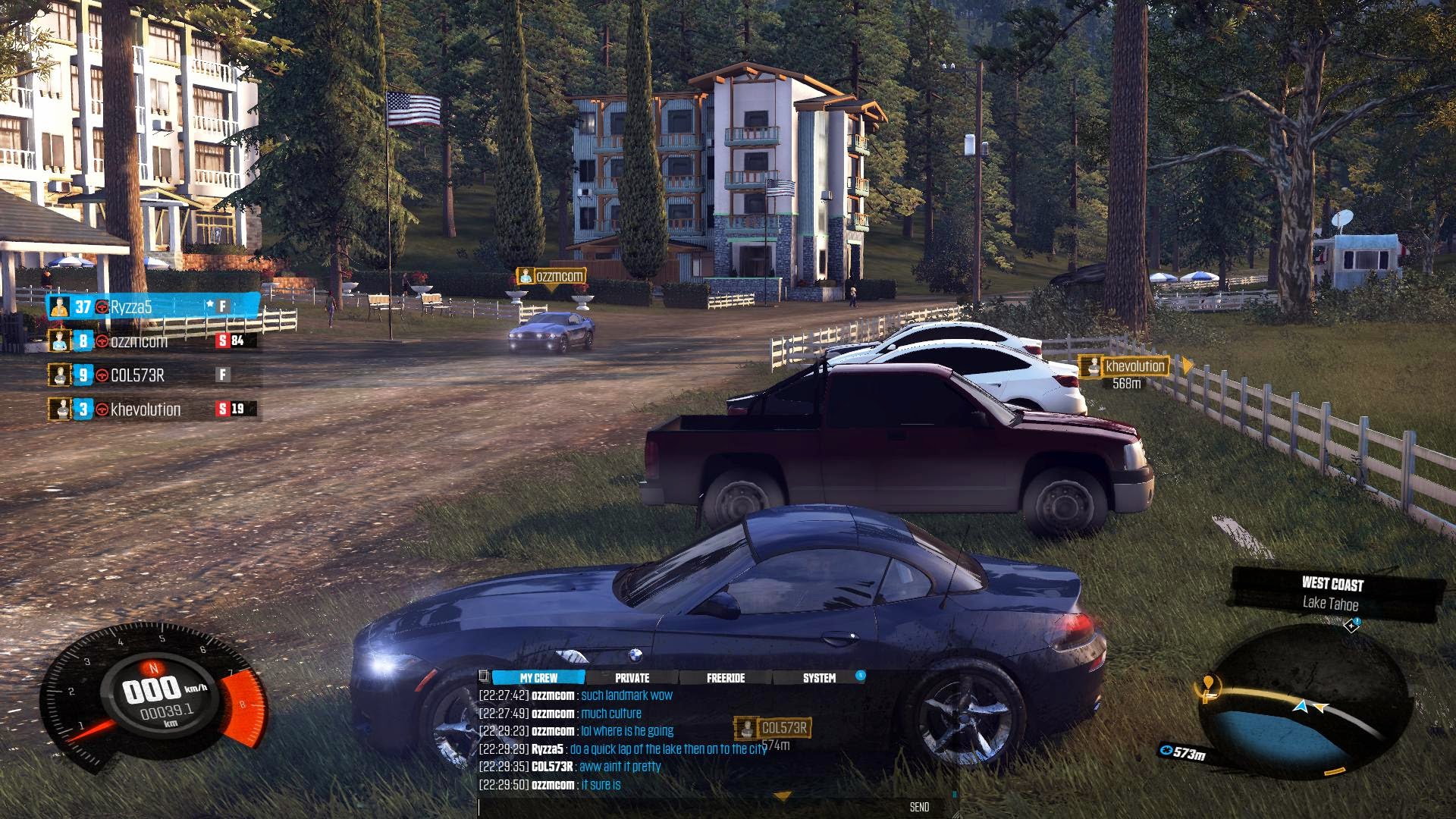Switch to the MY CREW chat tab

538,678
